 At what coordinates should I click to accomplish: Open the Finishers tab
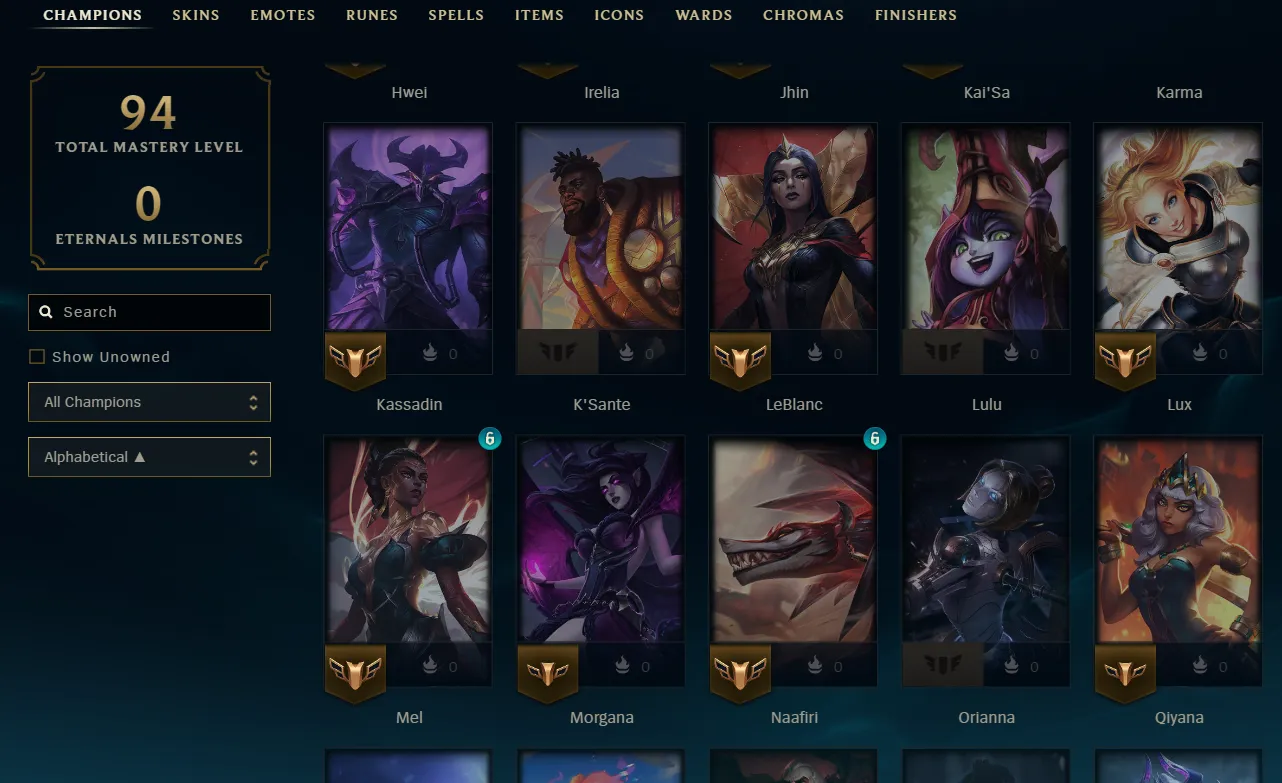pos(916,15)
